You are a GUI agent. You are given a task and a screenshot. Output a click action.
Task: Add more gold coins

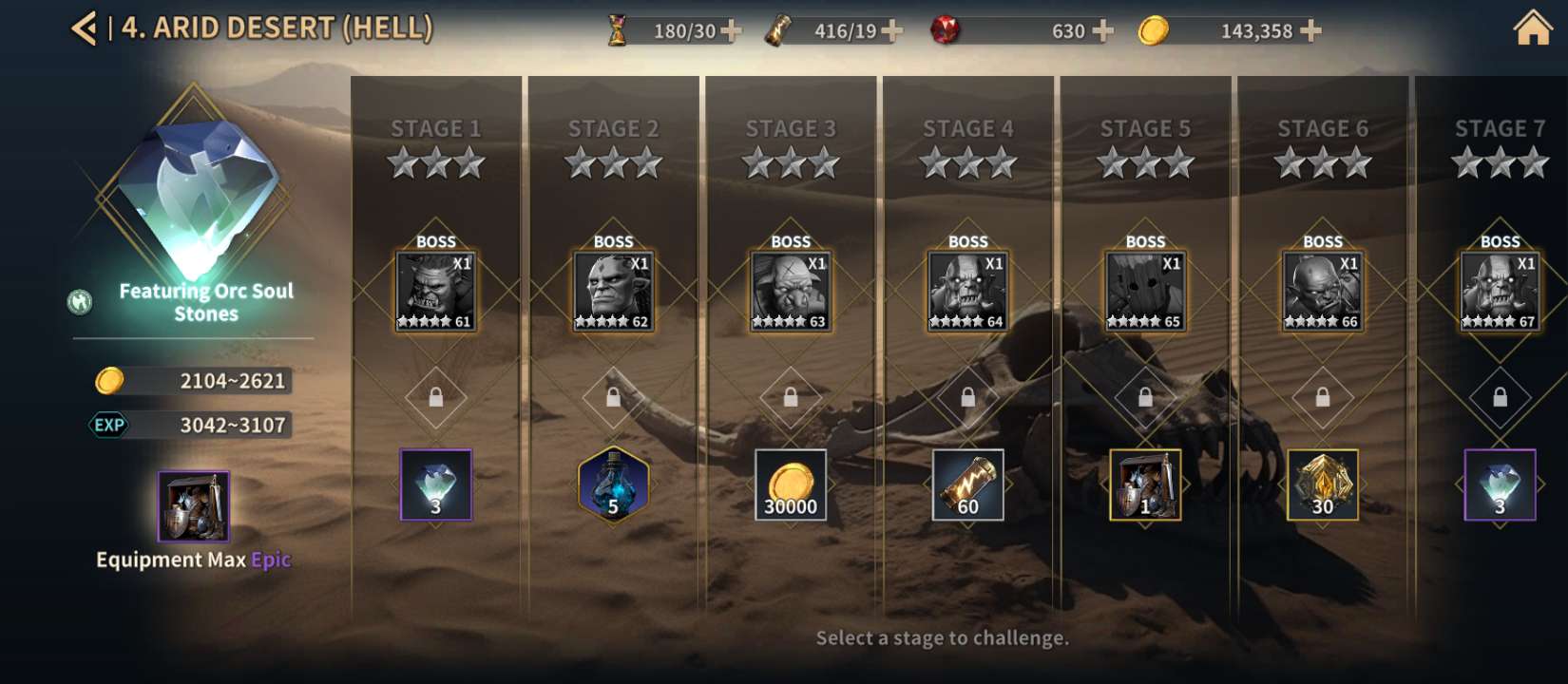[x=1310, y=31]
